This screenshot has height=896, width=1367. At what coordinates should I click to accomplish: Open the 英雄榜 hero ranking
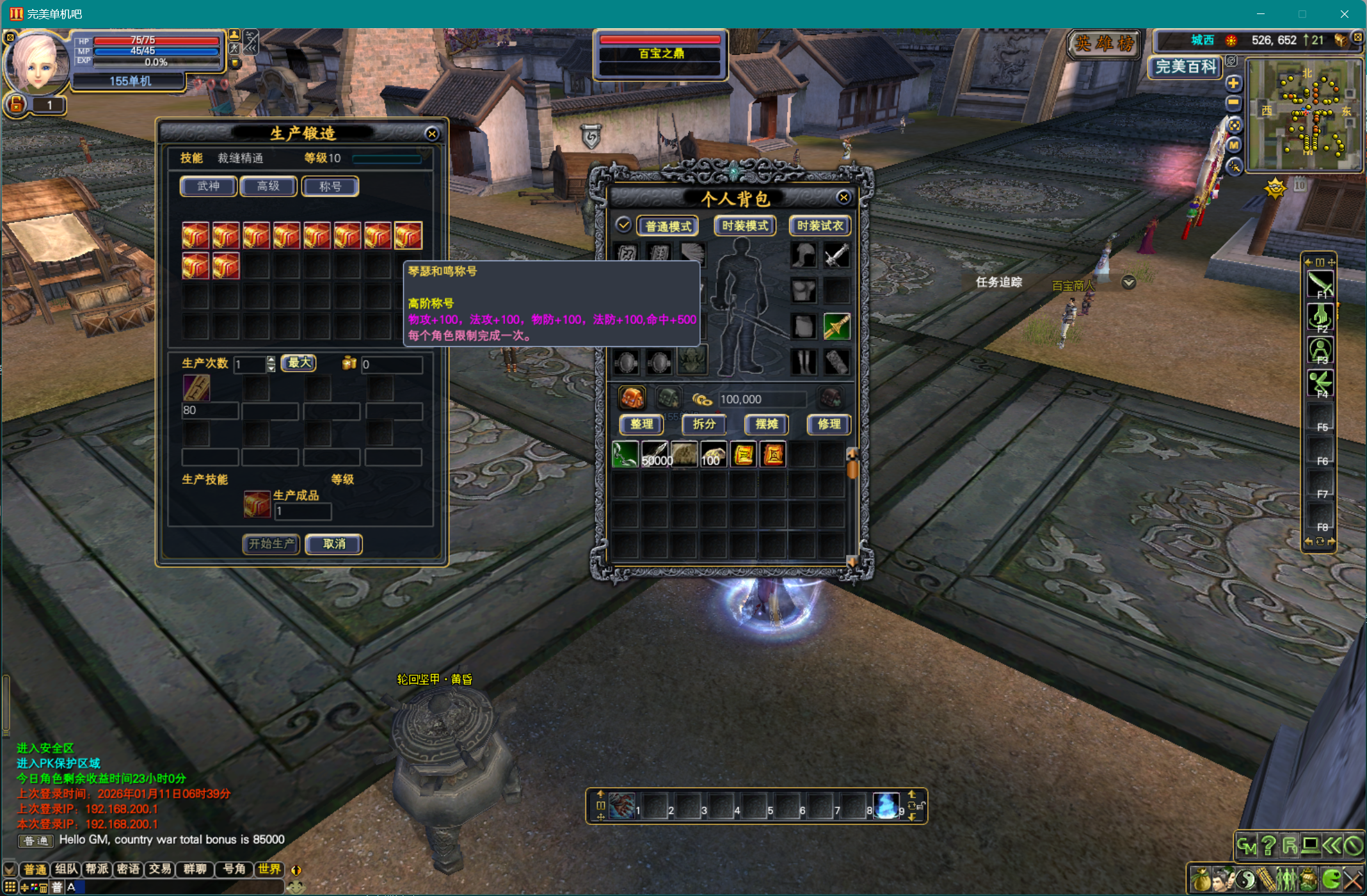tap(1104, 44)
